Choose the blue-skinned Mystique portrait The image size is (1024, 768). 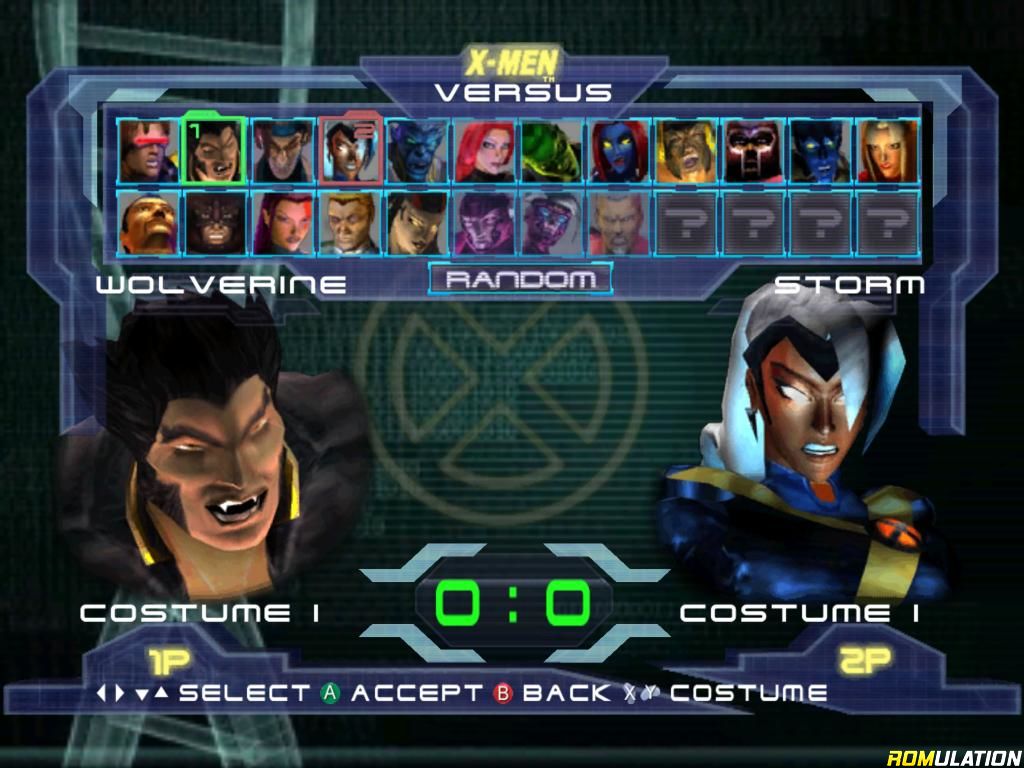(618, 151)
